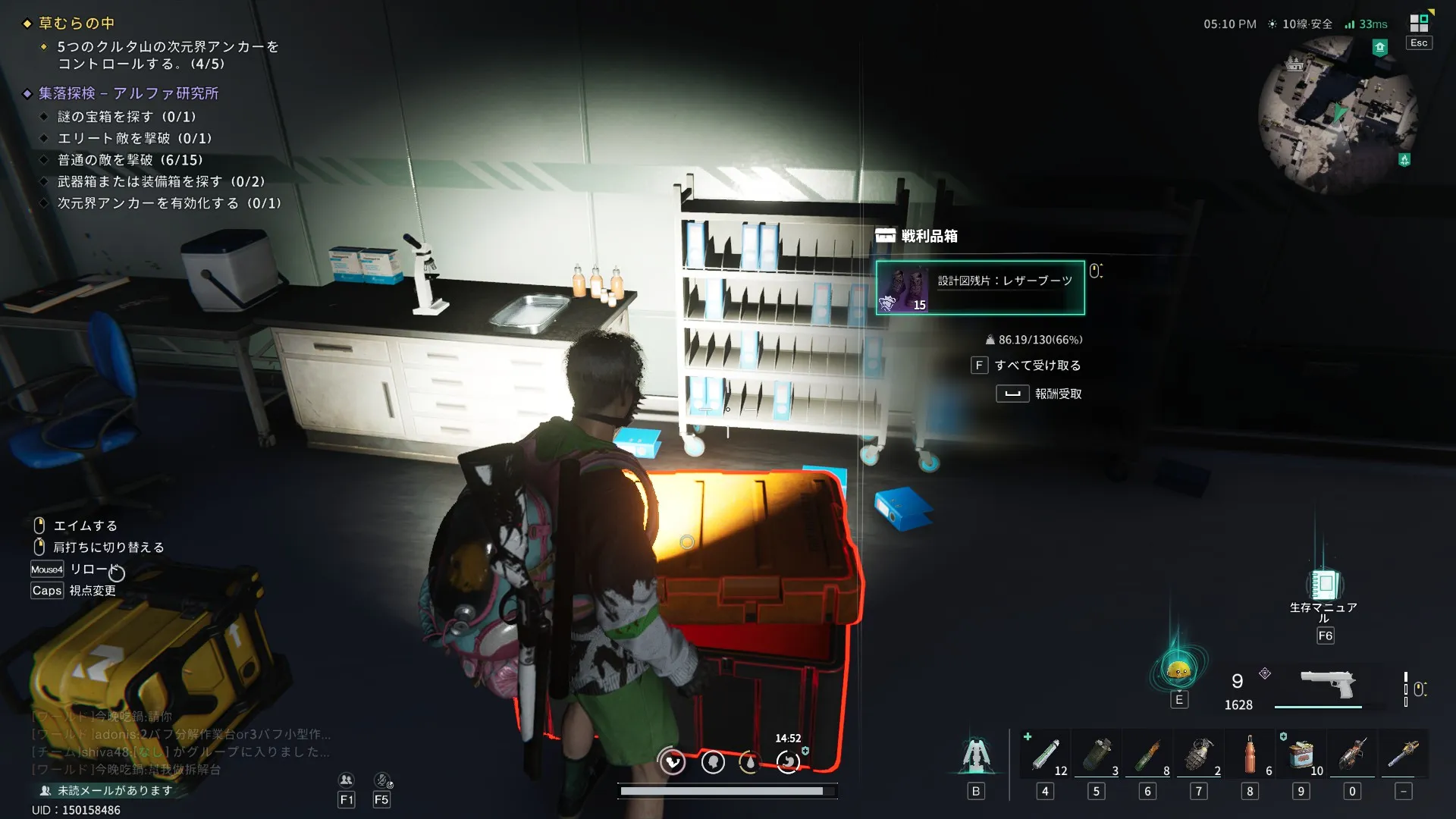Open the building mode turret icon

point(976,756)
